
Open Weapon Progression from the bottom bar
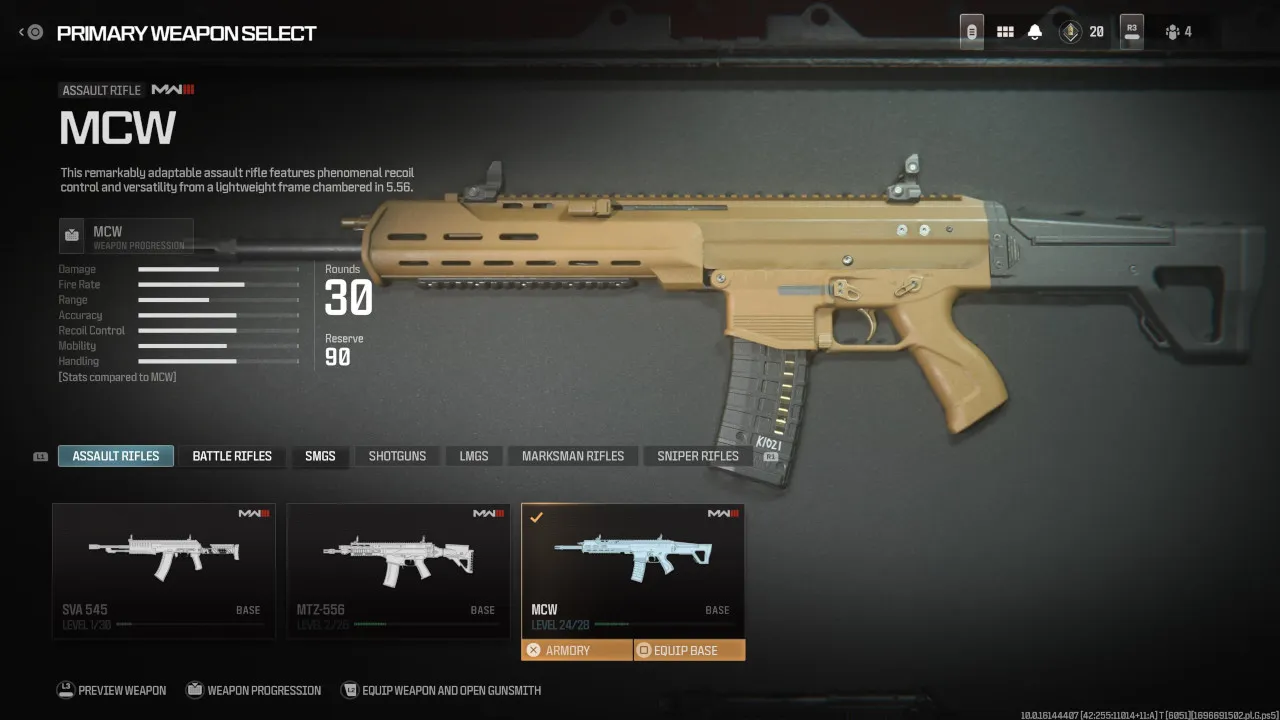253,690
